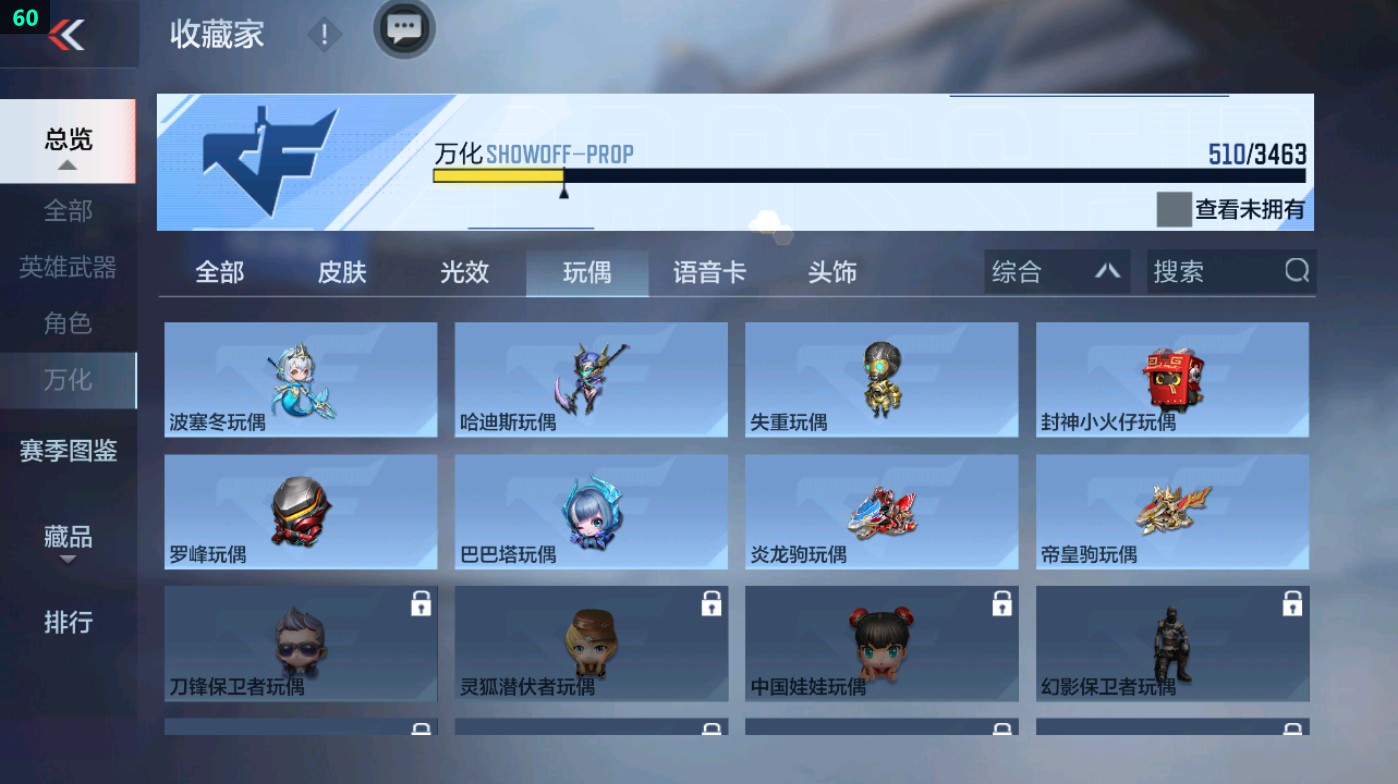Expand the 藏品 sidebar section
Screen dimensions: 1398x784
click(x=66, y=540)
